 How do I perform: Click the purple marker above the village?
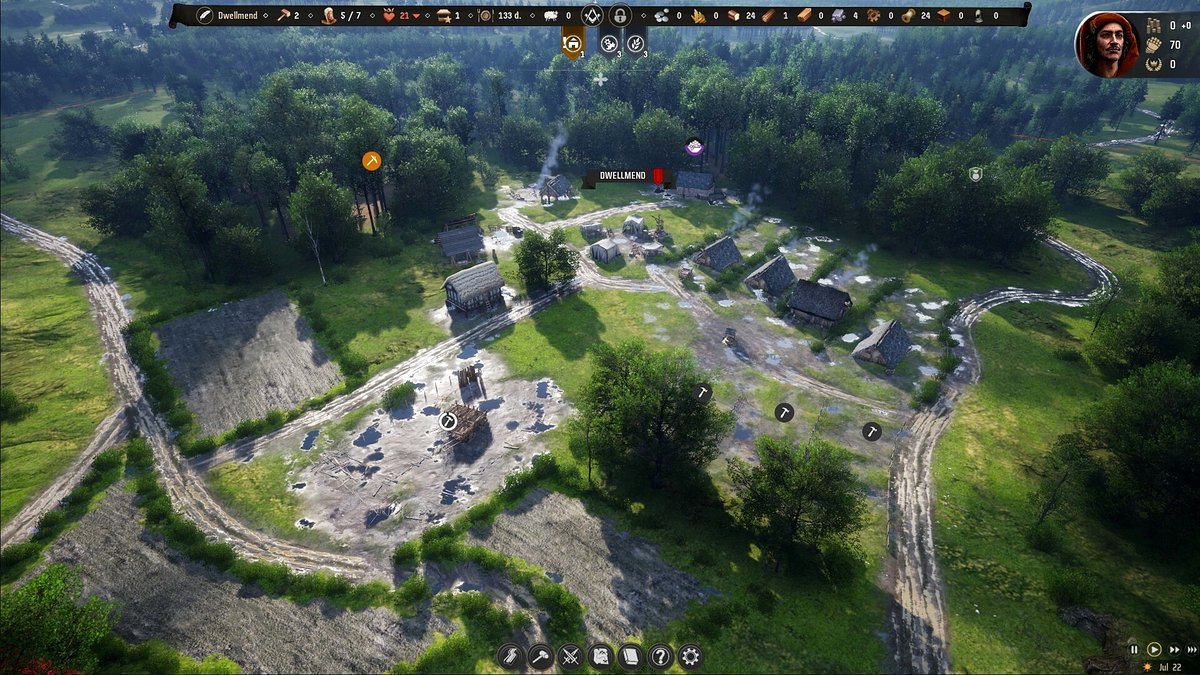click(694, 147)
